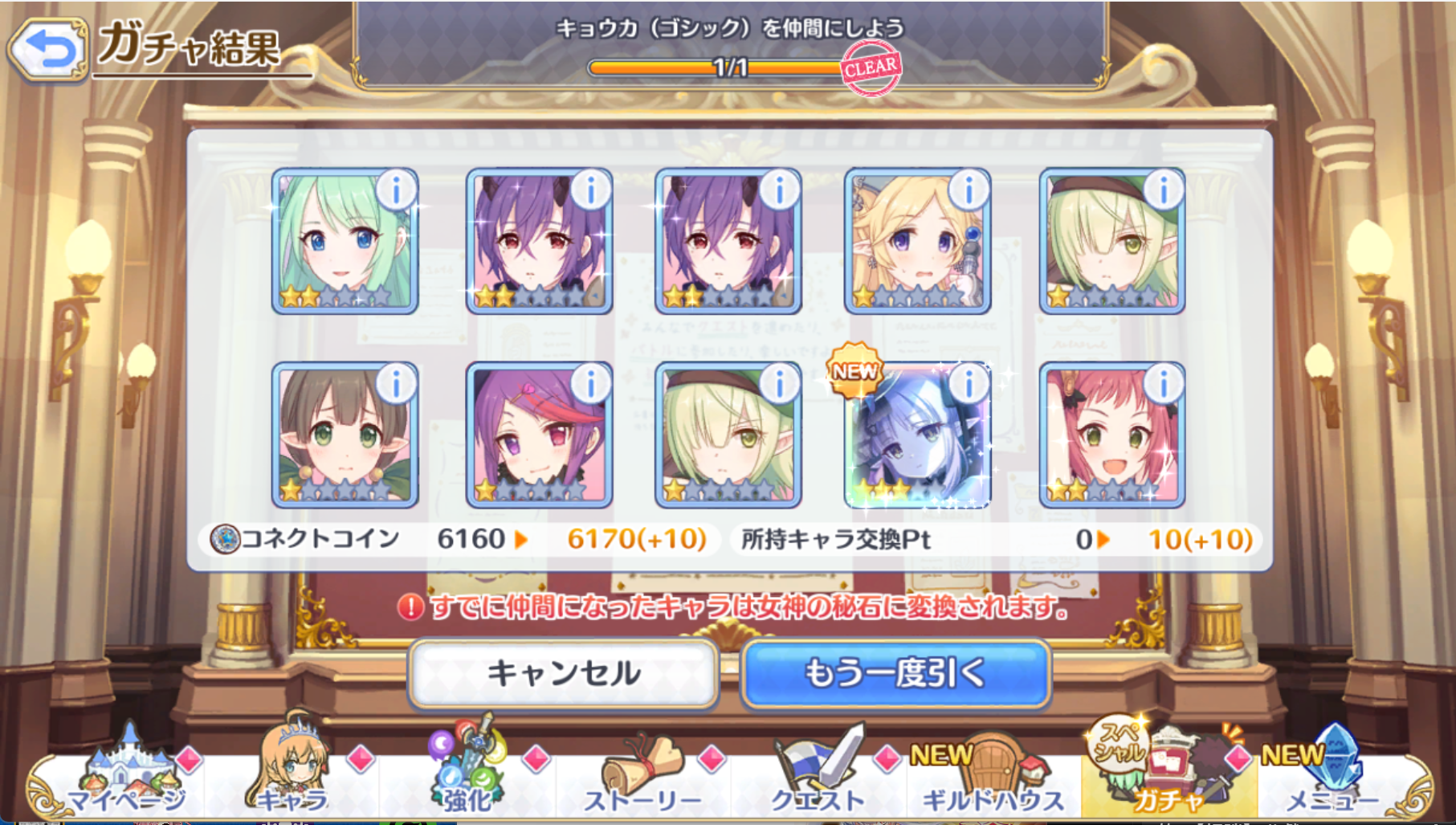Go back using the return arrow button
Viewport: 1456px width, 825px height.
tap(48, 50)
